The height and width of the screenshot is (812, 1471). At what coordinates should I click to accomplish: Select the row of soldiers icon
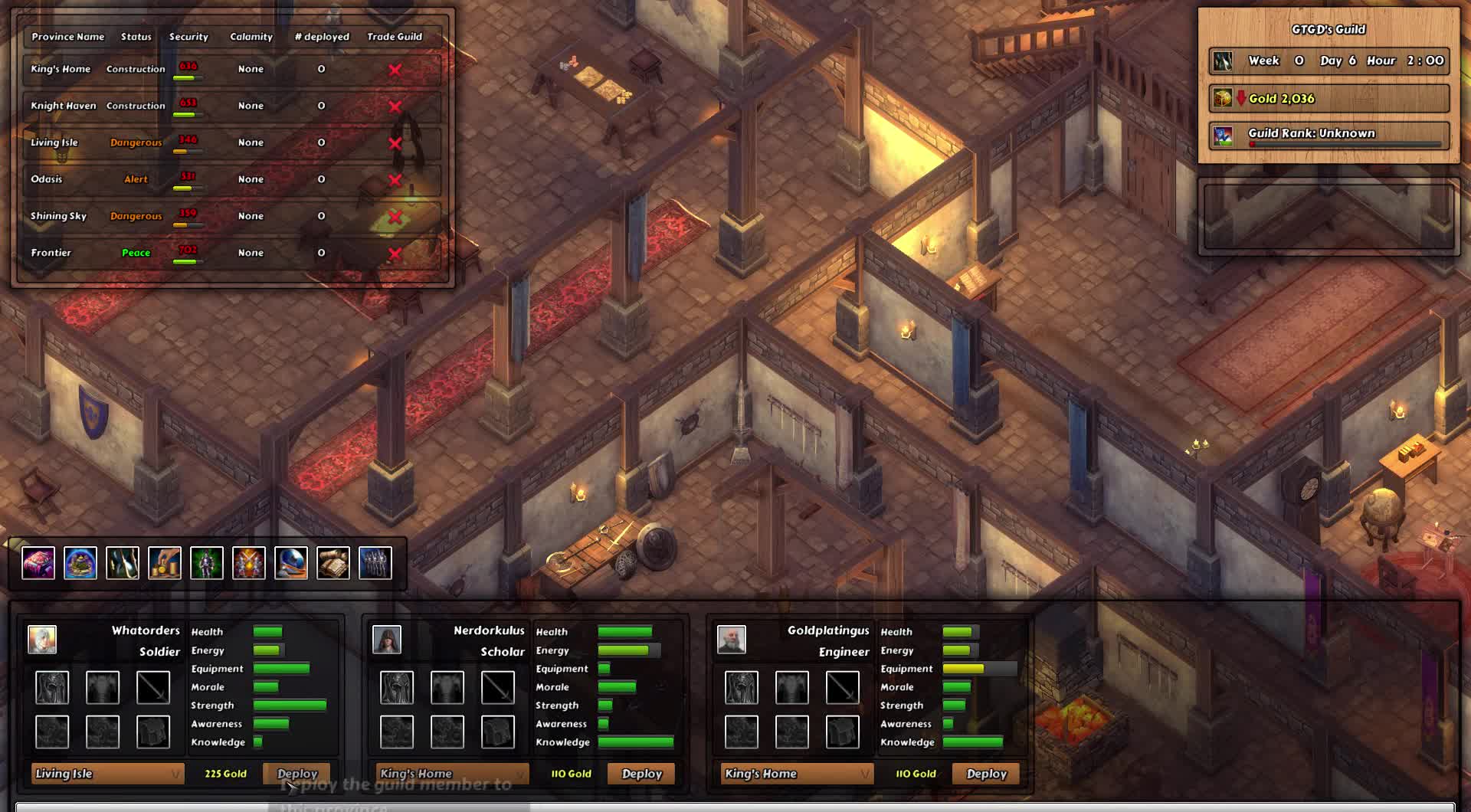pyautogui.click(x=375, y=563)
